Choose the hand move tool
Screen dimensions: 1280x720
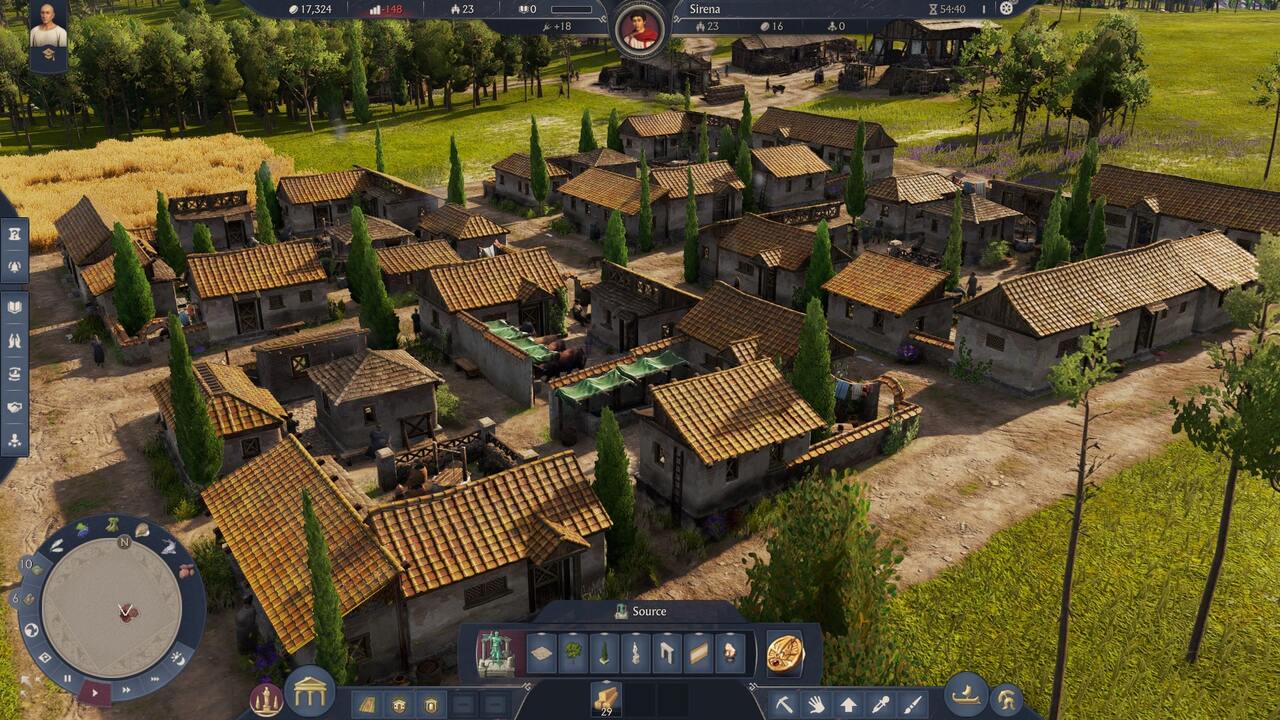[x=816, y=704]
